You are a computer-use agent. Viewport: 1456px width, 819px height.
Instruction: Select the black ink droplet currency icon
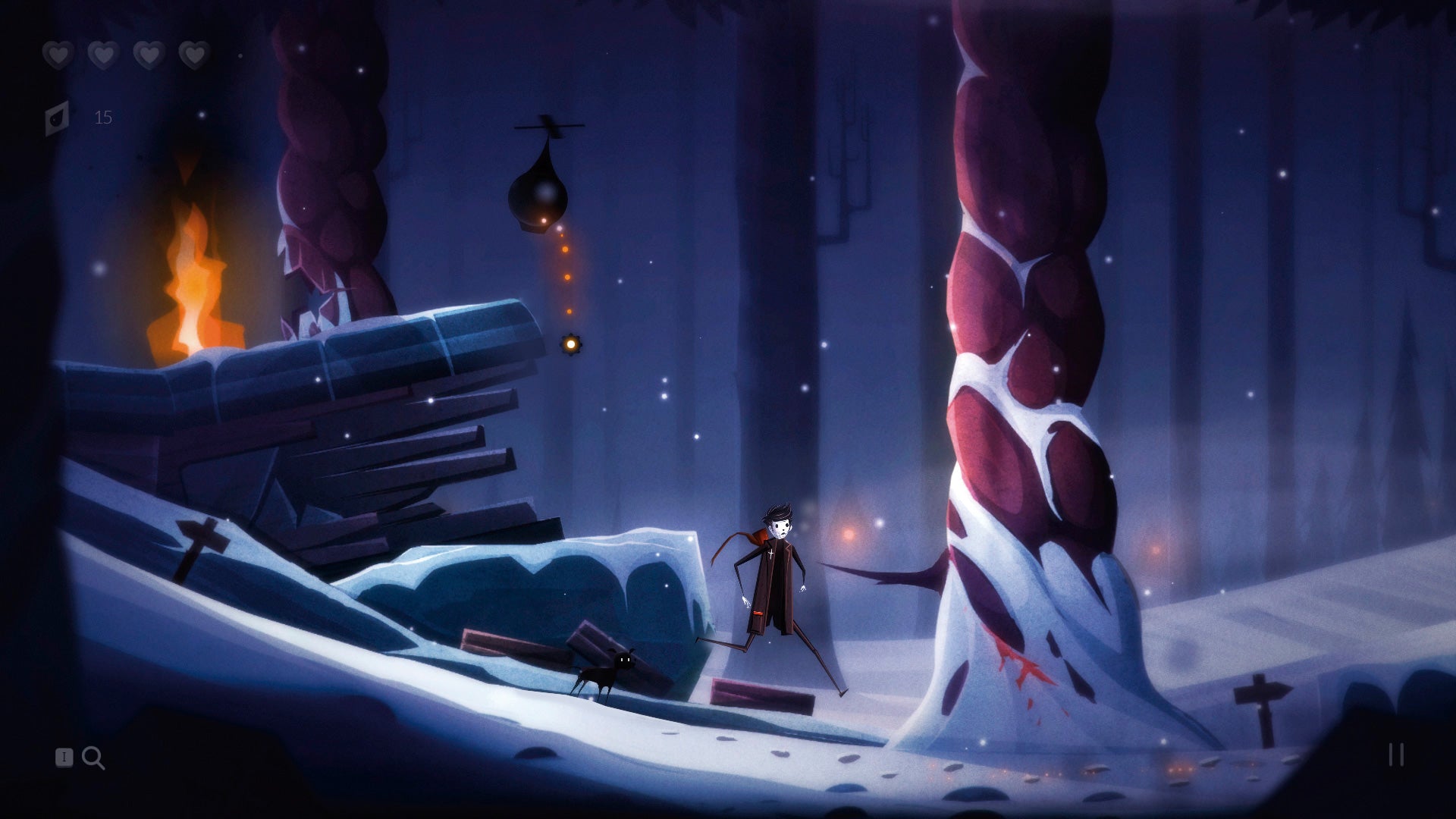click(57, 115)
